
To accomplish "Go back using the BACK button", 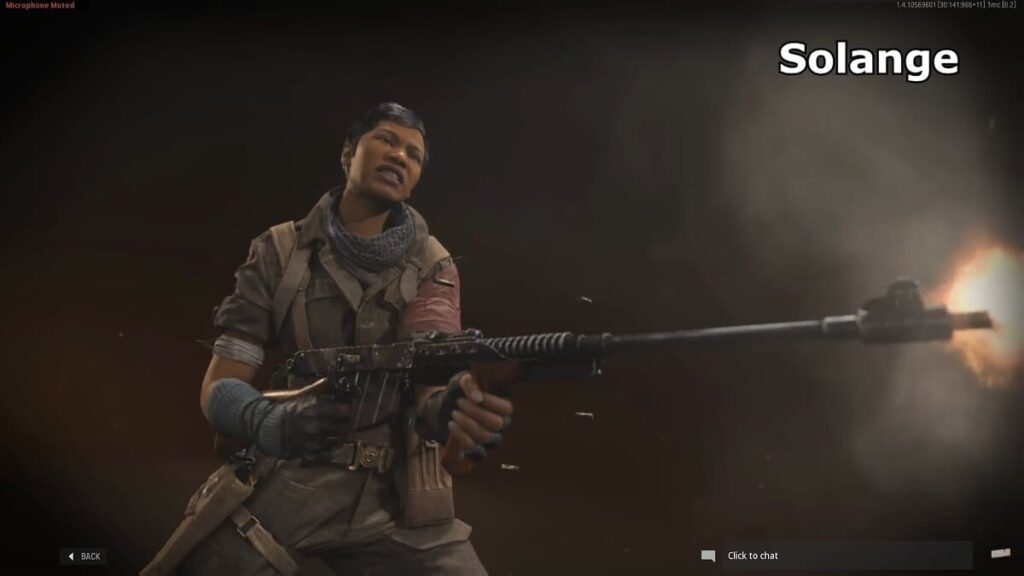I will pyautogui.click(x=84, y=556).
